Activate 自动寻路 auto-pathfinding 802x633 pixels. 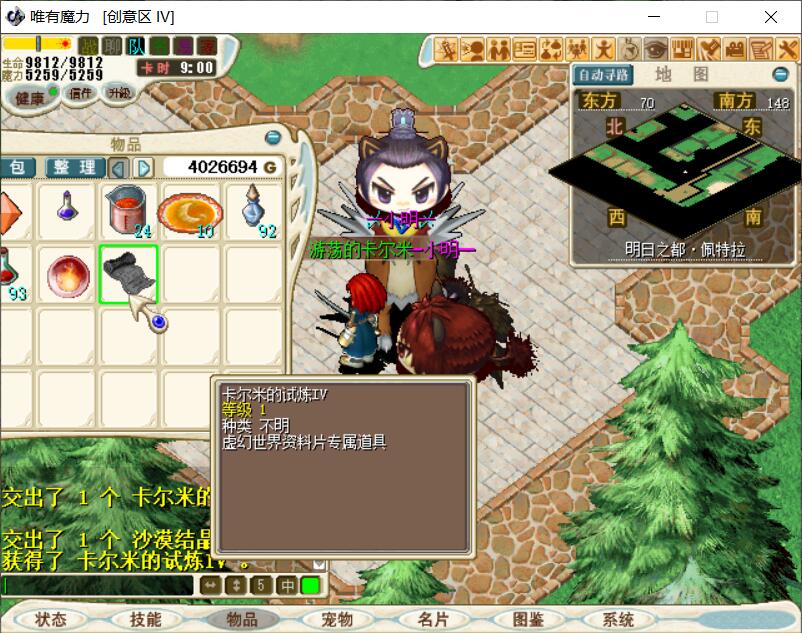click(603, 75)
